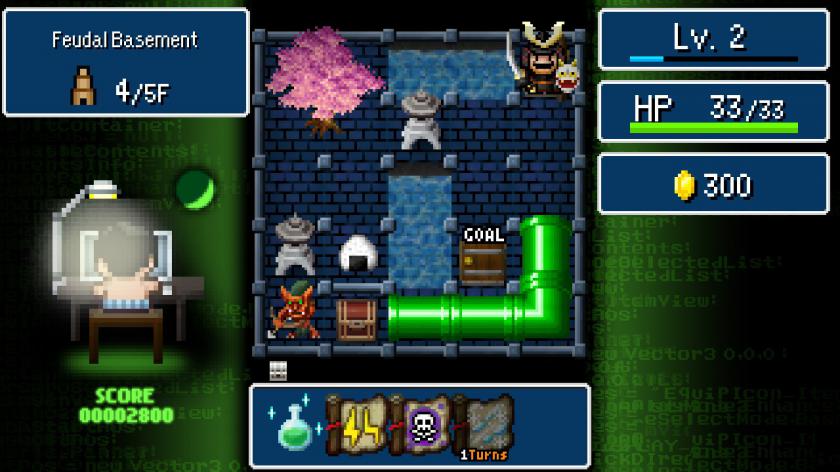
Task: Select the GOAL door tile
Action: click(x=483, y=257)
